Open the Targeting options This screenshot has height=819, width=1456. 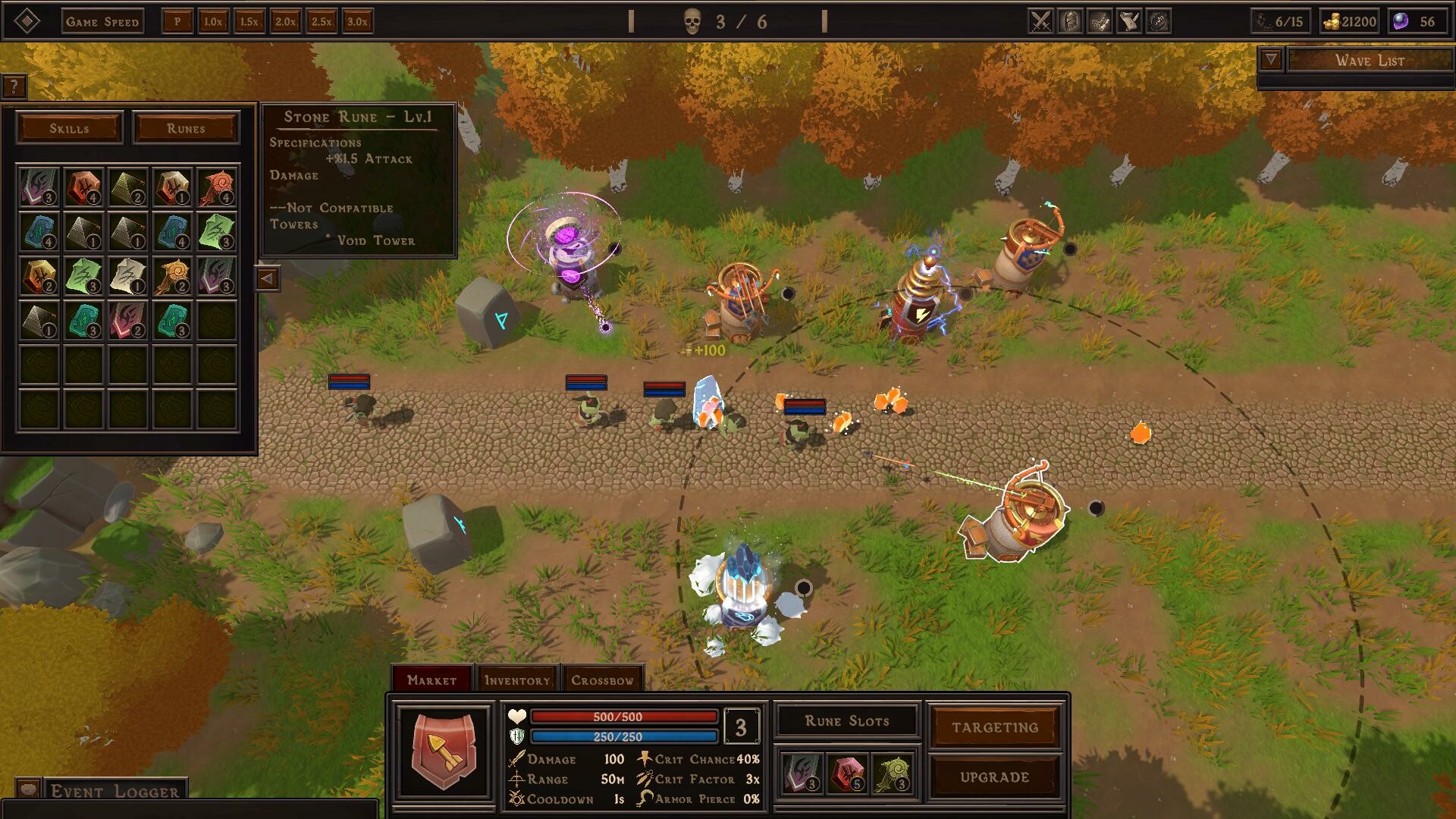point(994,726)
